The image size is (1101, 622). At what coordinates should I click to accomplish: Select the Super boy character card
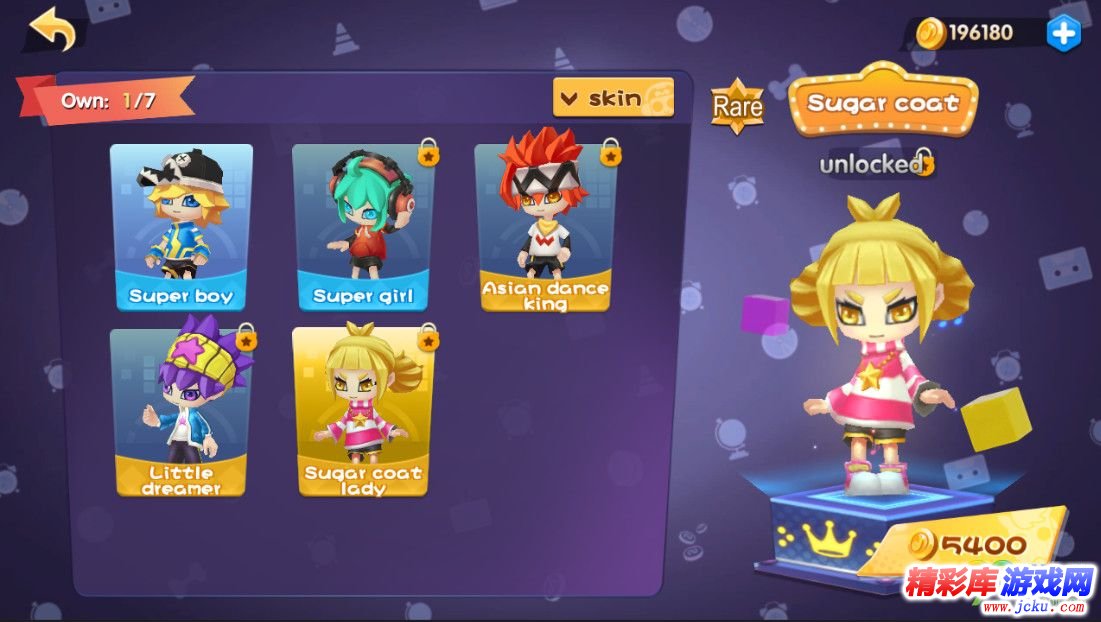181,227
